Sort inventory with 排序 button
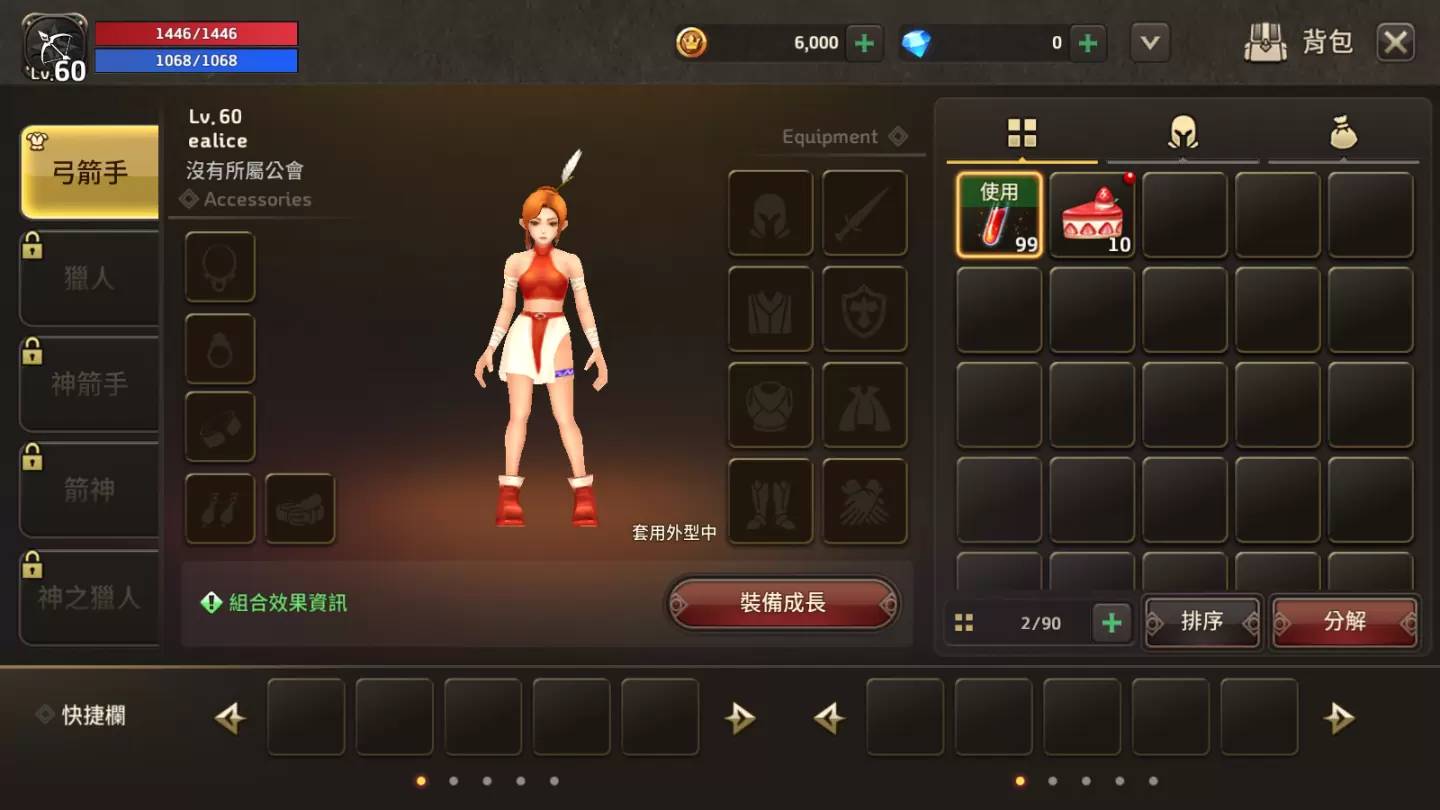Screen dimensions: 1440x810 coord(1202,622)
